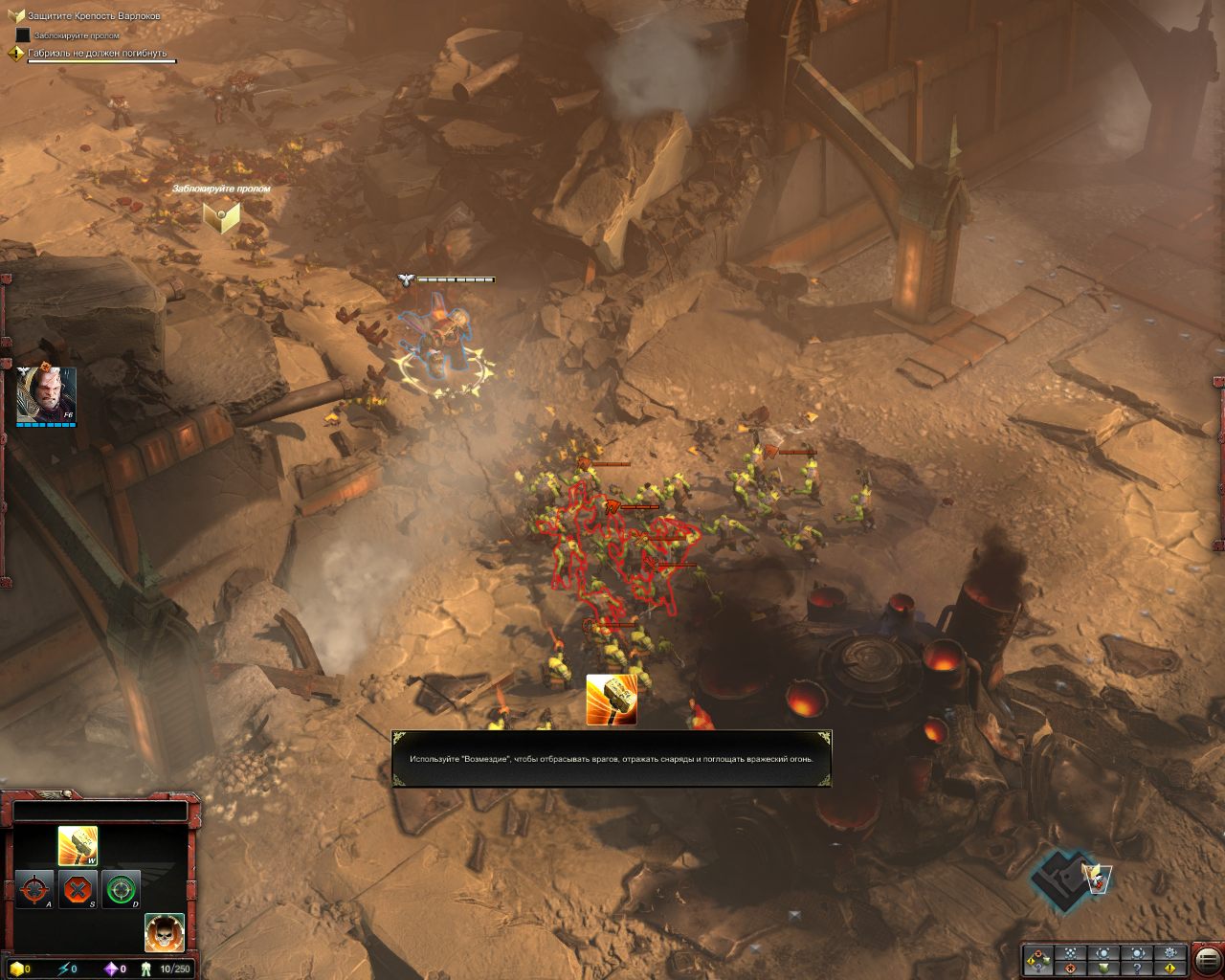Select the red crosshair attack command
Screen dimensions: 1225x980
34,890
